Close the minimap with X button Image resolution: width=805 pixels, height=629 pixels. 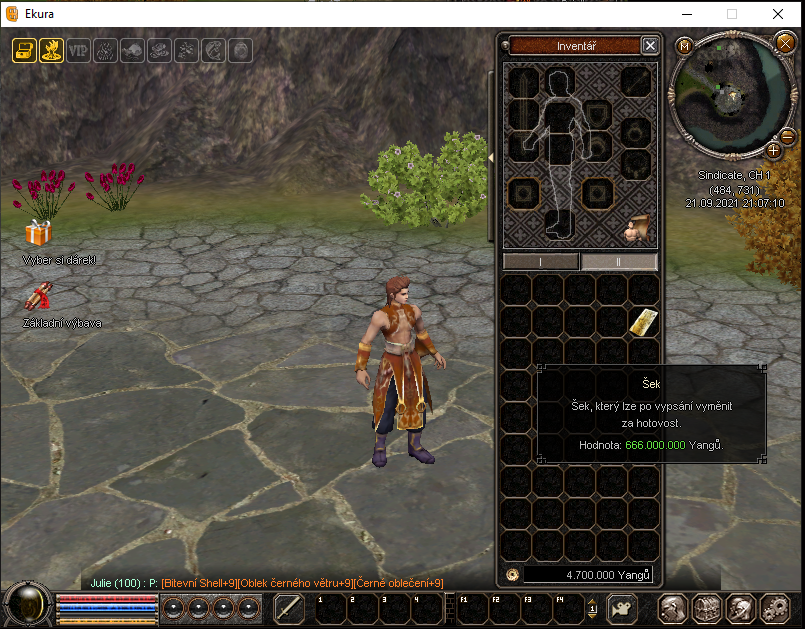tap(784, 42)
